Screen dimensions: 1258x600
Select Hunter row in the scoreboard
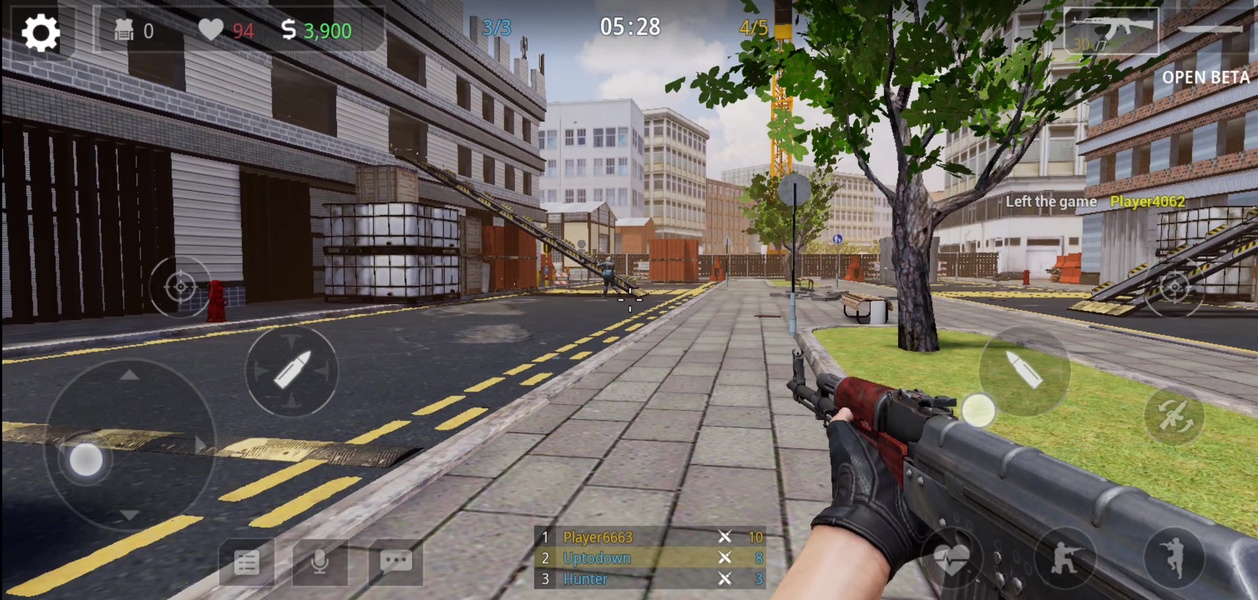pos(651,578)
